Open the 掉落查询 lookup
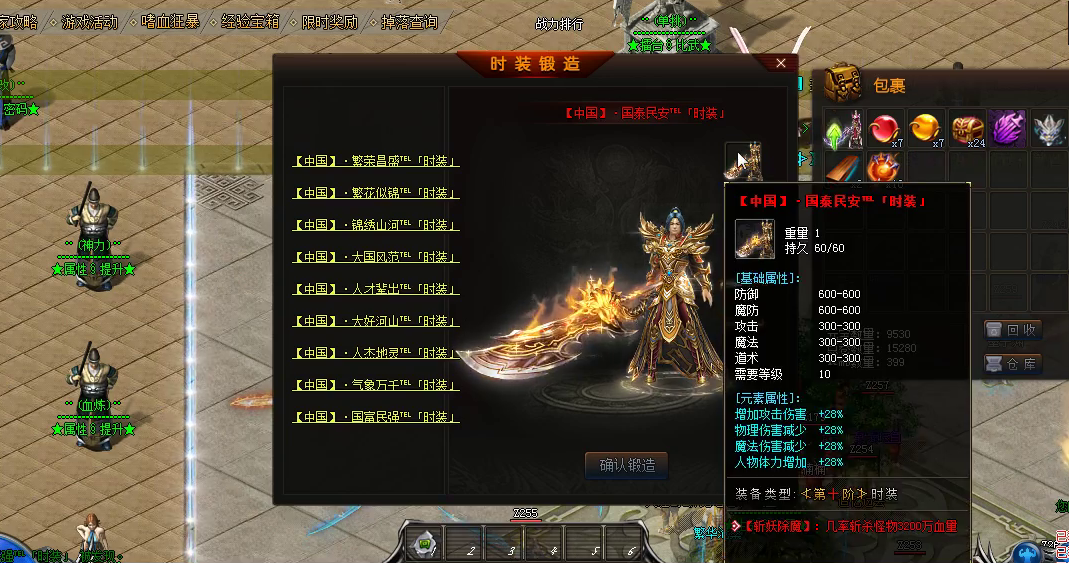The image size is (1069, 563). coord(410,21)
